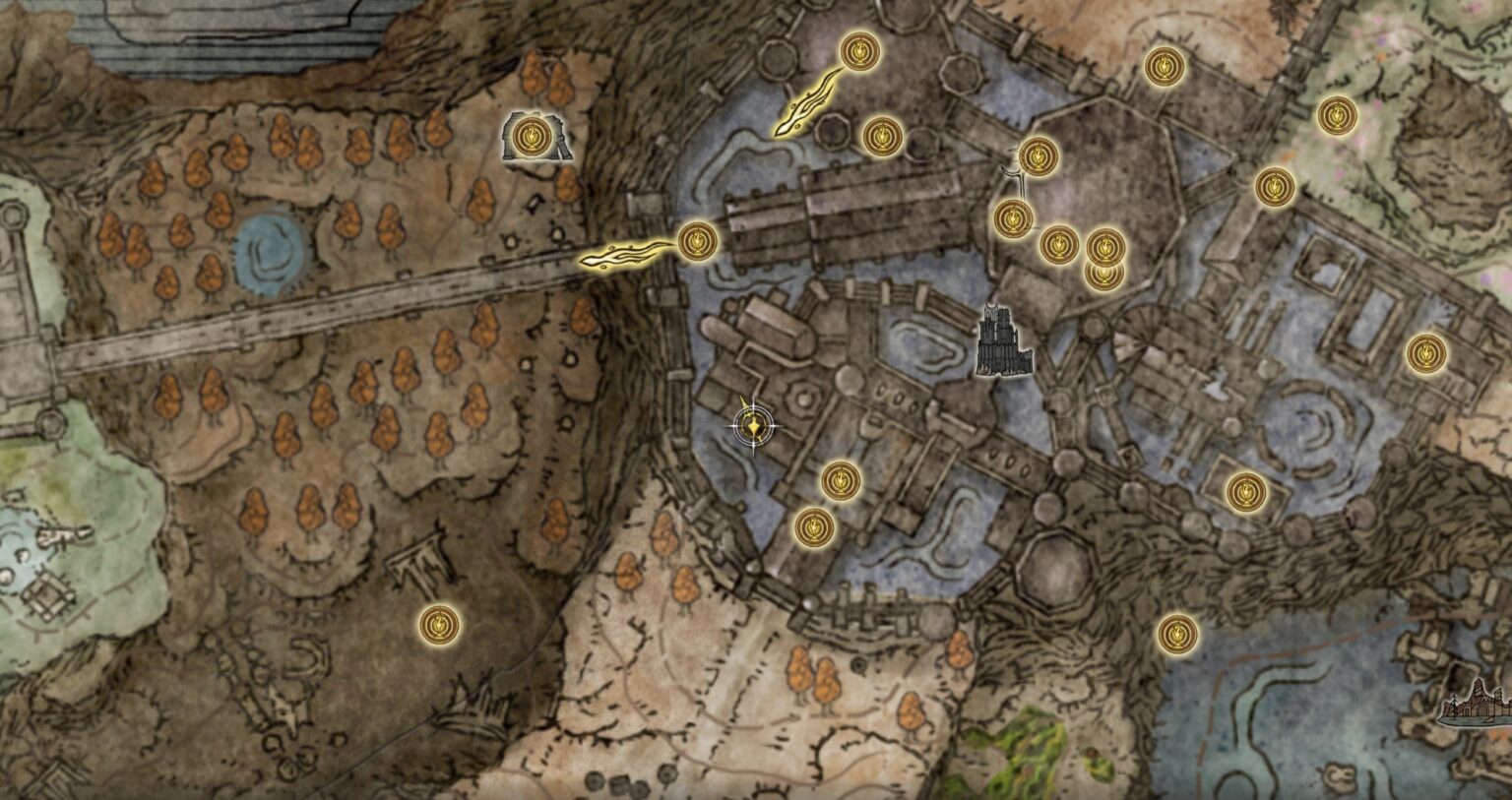This screenshot has width=1512, height=800.
Task: Open the dark cathedral landmark icon
Action: click(x=1002, y=338)
